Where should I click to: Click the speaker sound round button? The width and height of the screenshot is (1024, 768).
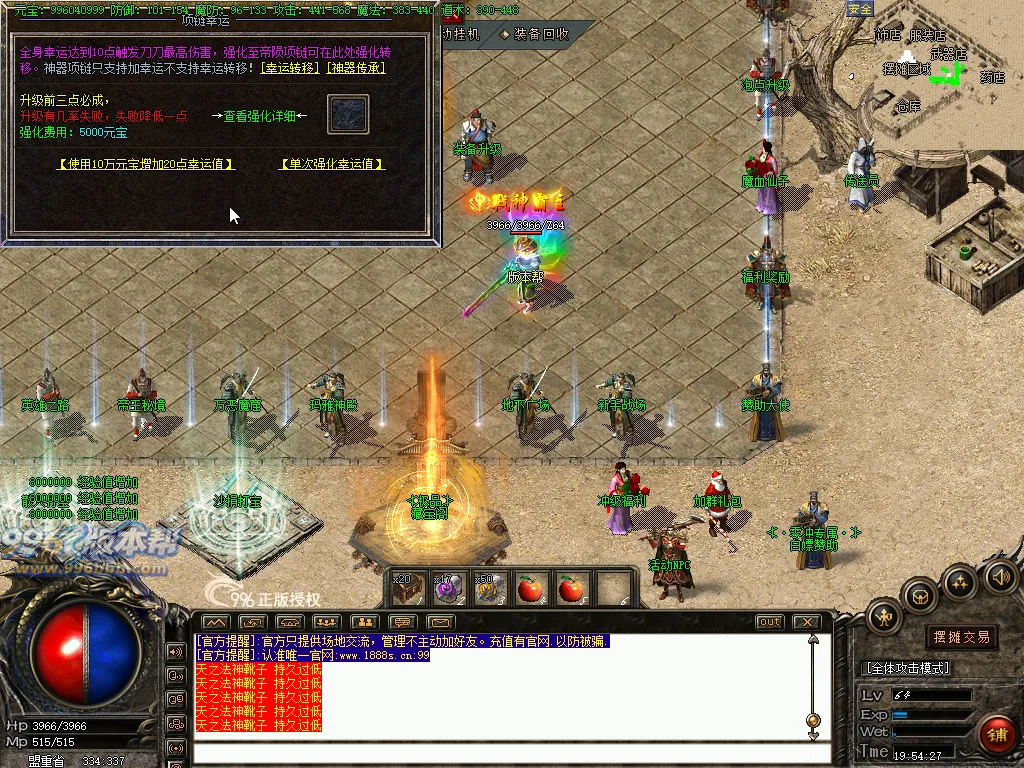tap(1001, 577)
